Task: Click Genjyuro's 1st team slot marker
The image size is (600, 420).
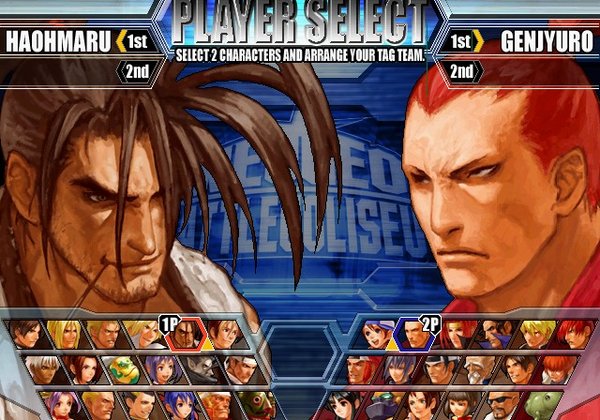Action: point(462,41)
